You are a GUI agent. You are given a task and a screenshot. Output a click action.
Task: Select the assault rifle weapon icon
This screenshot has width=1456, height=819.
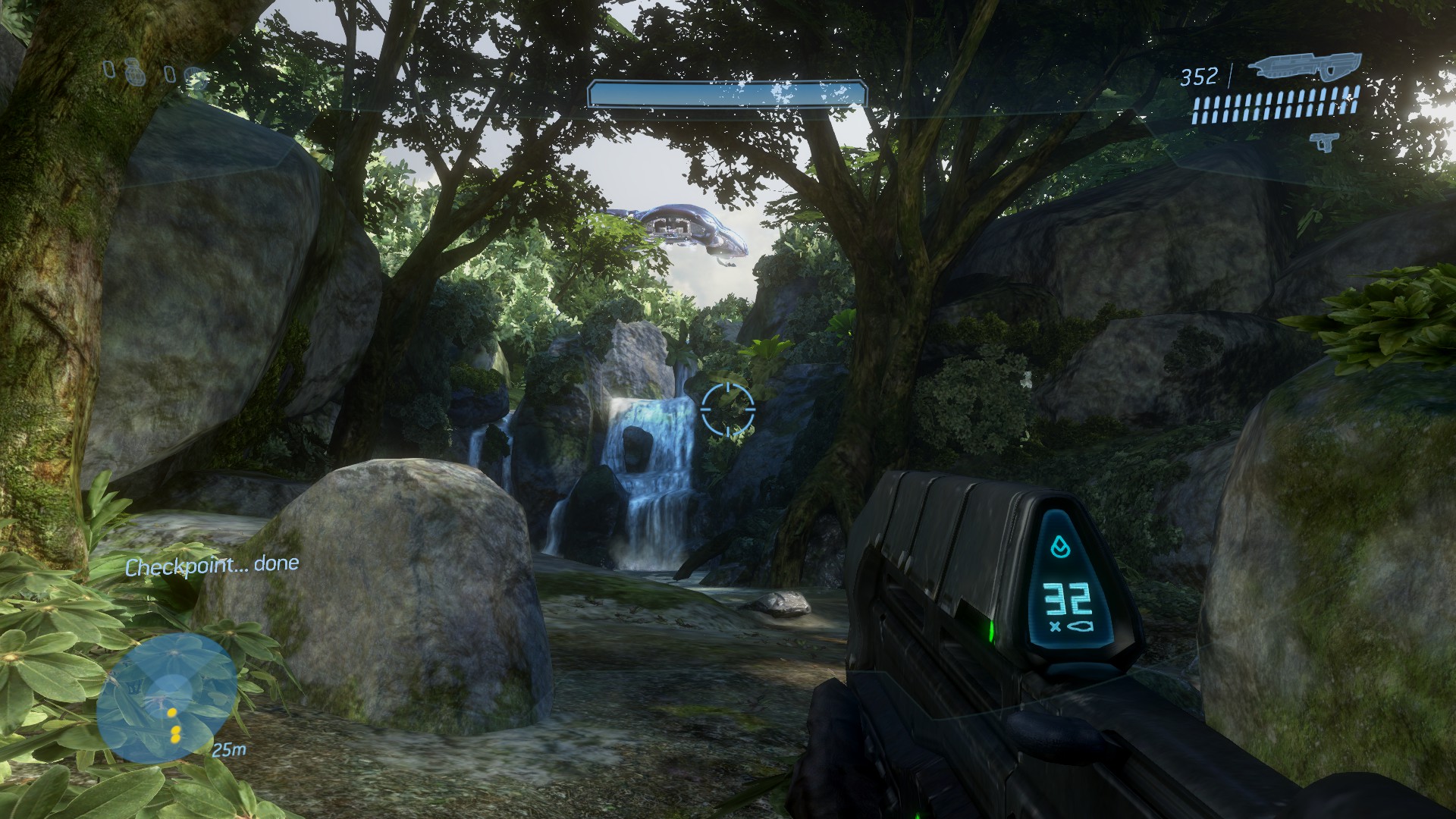tap(1304, 67)
